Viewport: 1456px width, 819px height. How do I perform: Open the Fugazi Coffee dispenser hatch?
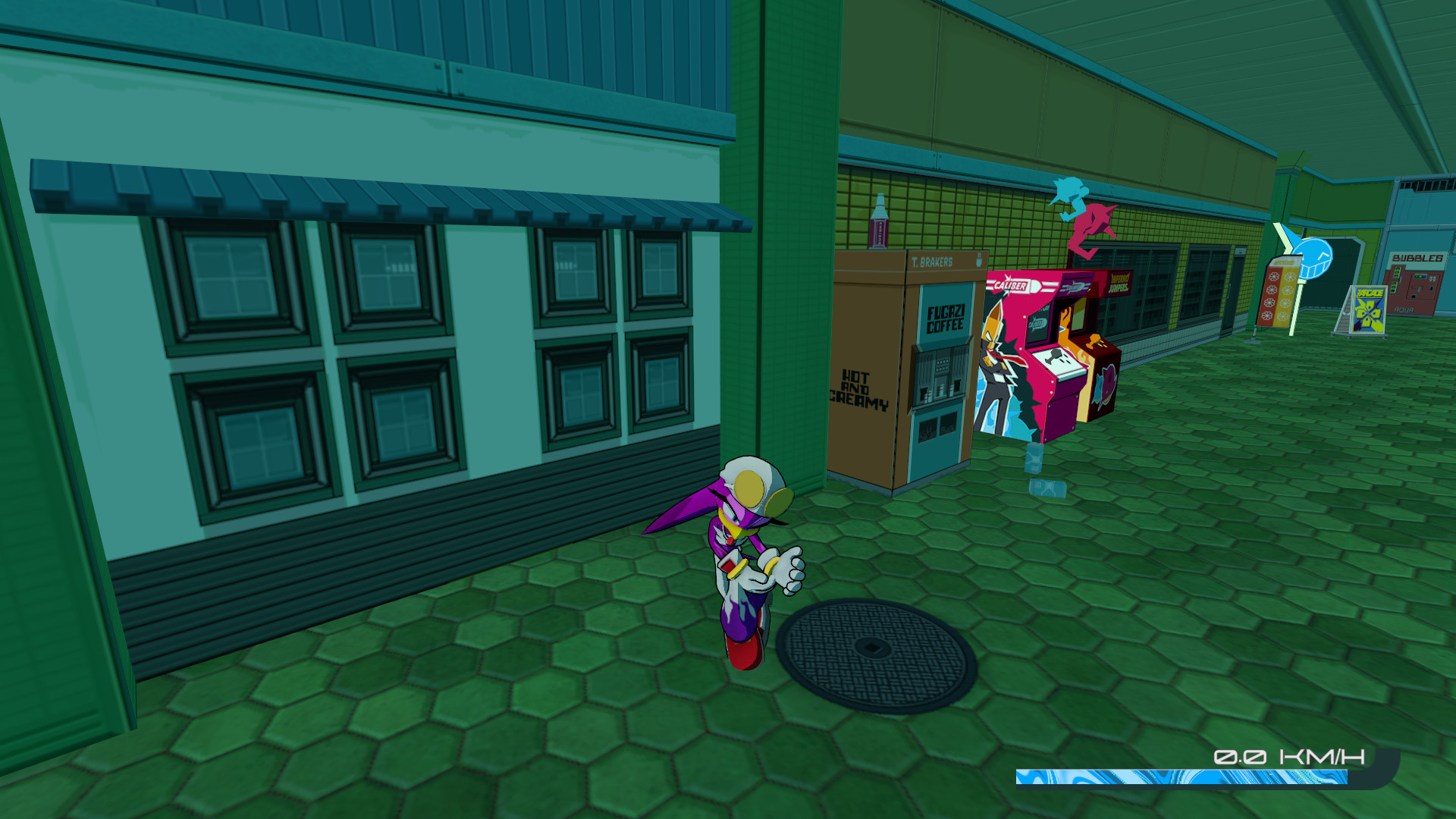(940, 381)
